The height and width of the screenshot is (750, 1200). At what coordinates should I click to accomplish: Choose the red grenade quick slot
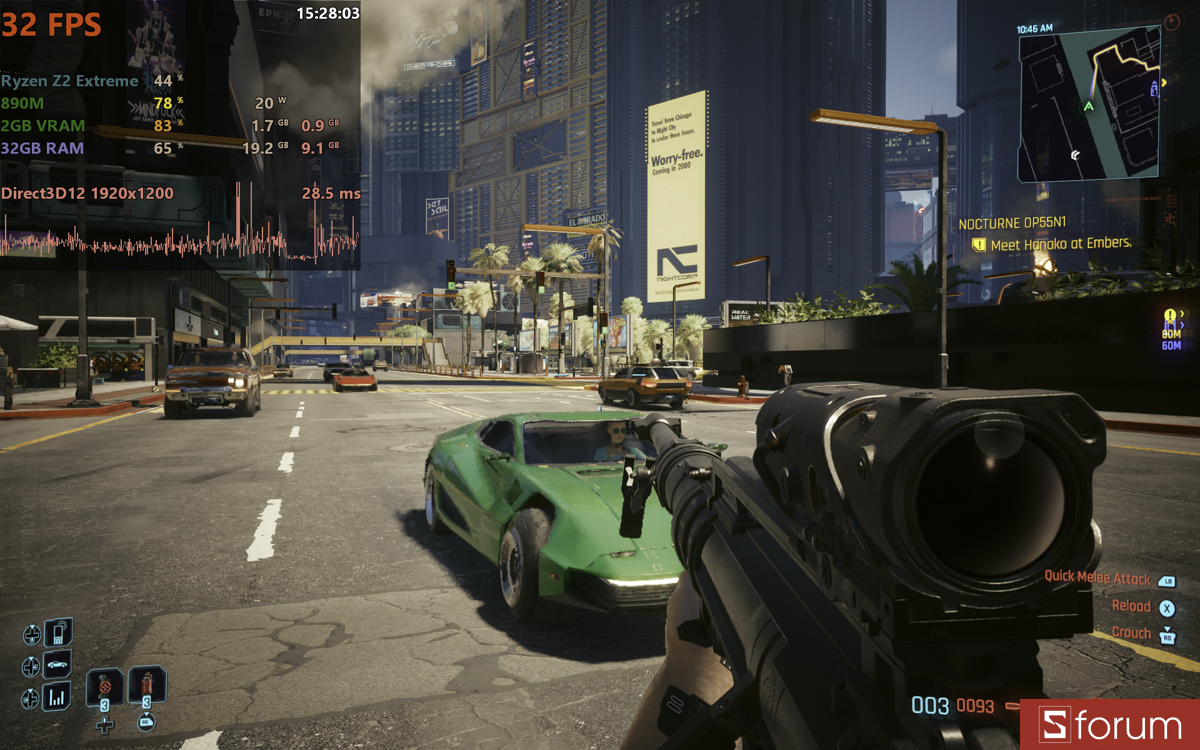(x=146, y=686)
